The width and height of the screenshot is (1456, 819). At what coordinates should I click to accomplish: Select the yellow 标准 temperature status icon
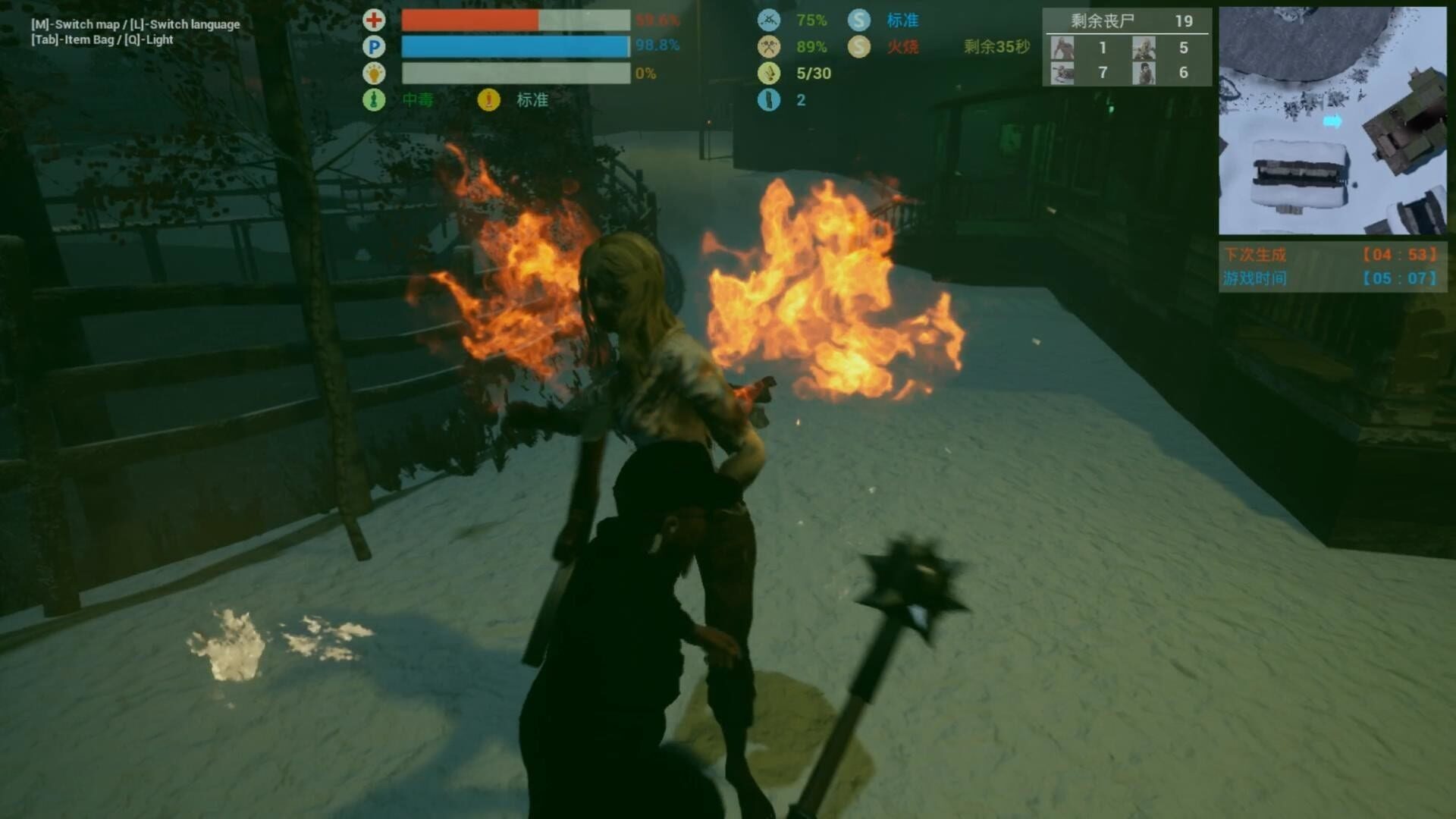(x=488, y=99)
